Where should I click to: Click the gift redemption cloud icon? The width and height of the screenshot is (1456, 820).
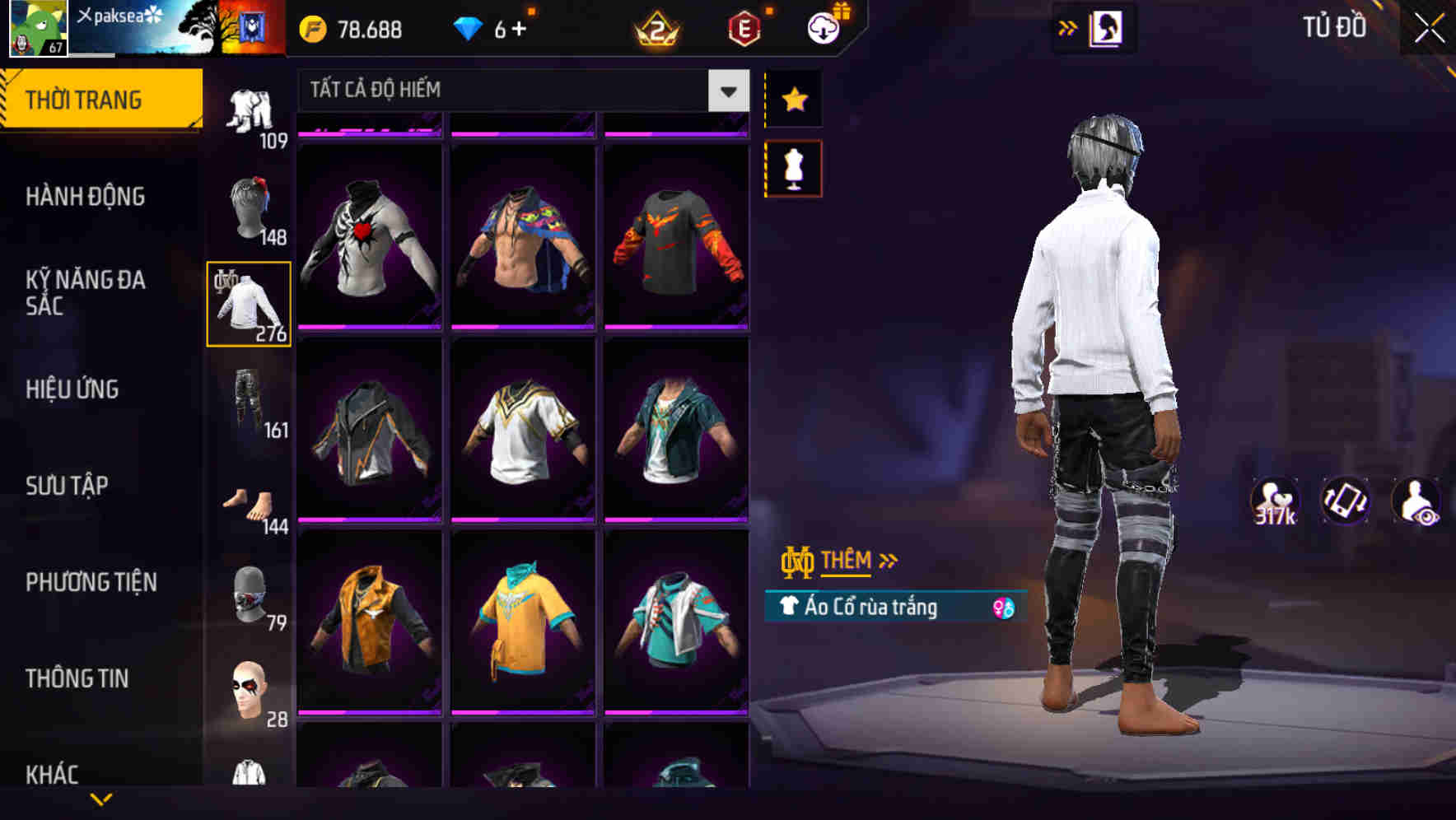[x=827, y=27]
